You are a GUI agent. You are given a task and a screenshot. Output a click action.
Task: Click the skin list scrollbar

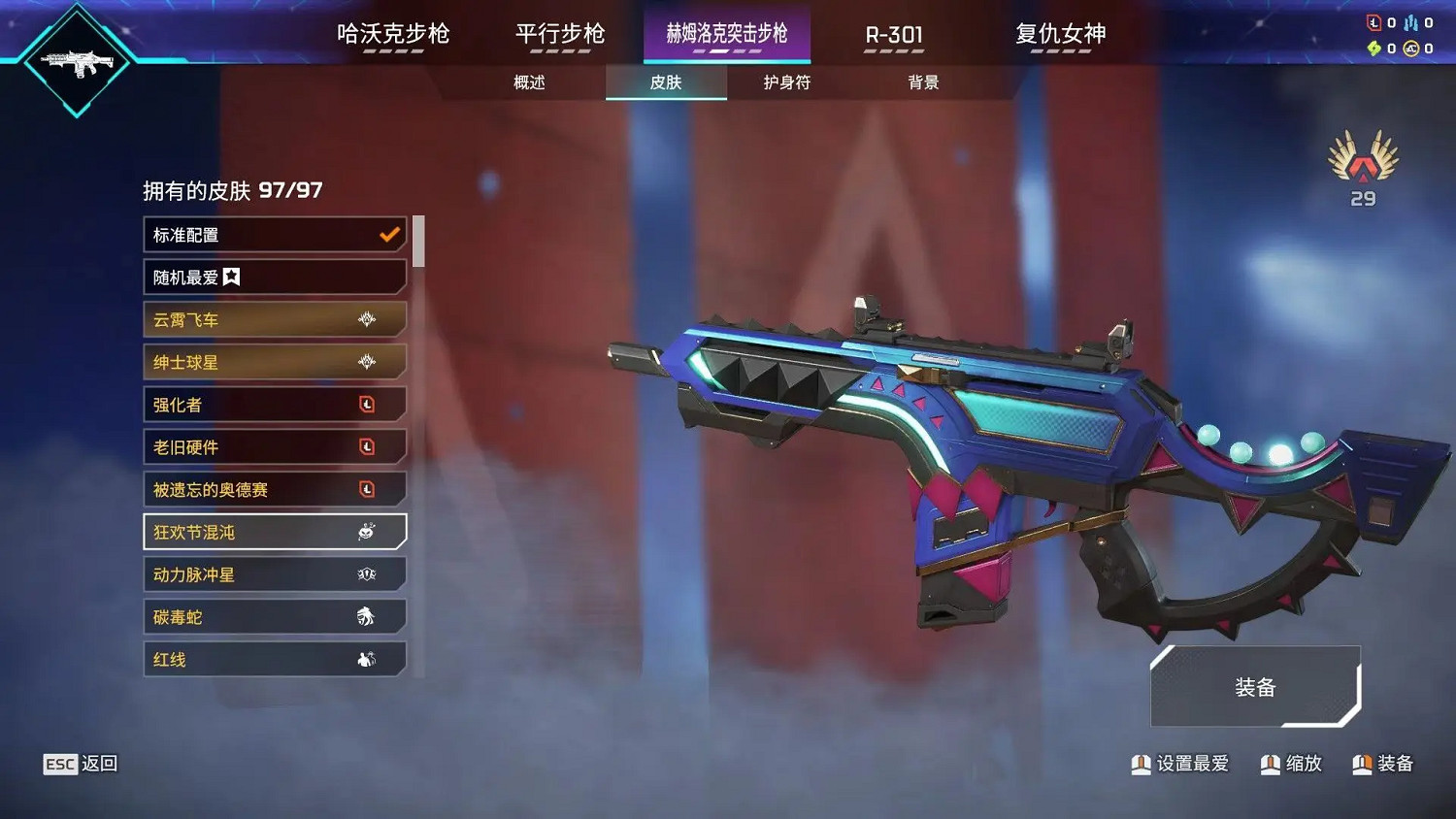click(x=418, y=243)
